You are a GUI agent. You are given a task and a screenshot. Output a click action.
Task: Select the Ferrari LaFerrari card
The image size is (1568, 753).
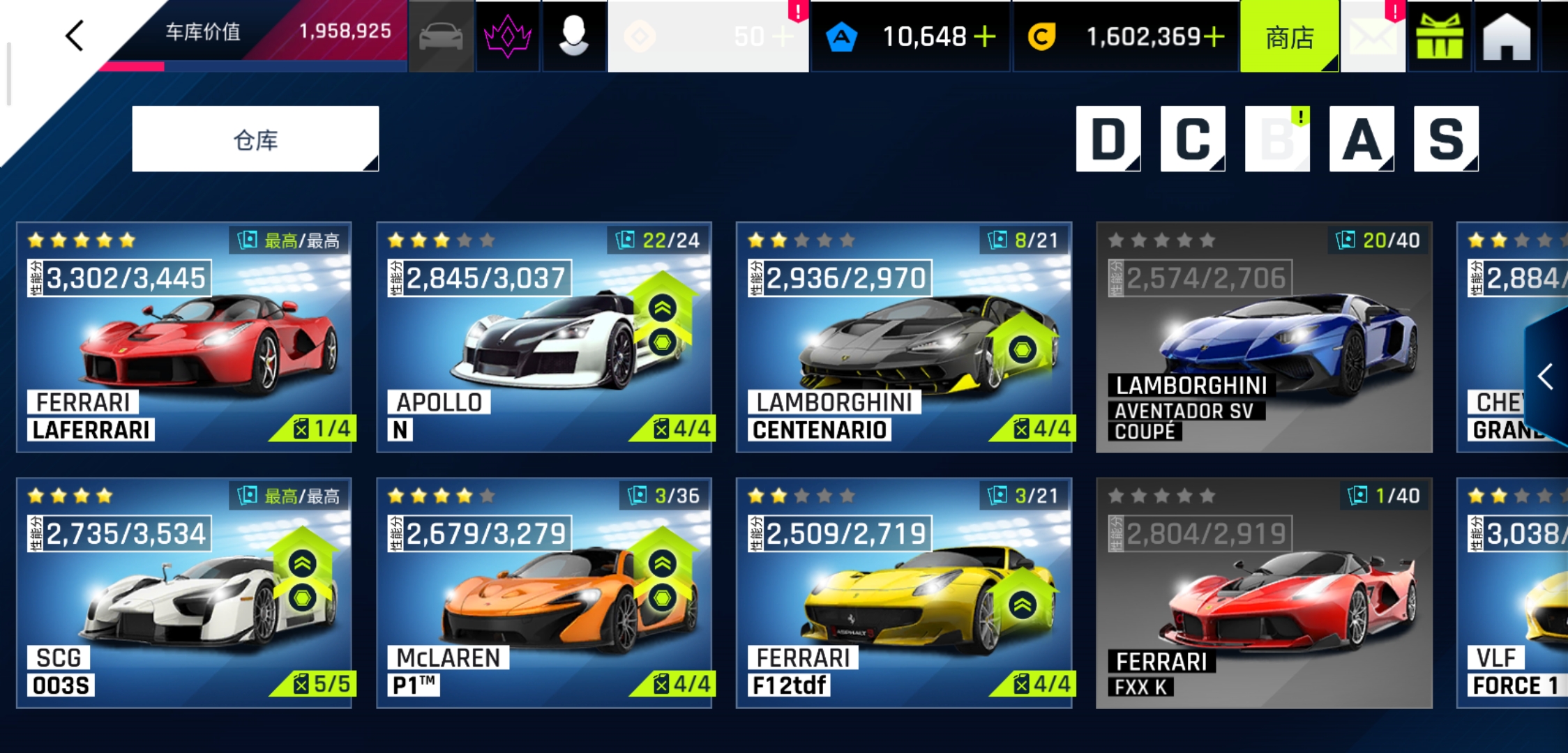184,337
